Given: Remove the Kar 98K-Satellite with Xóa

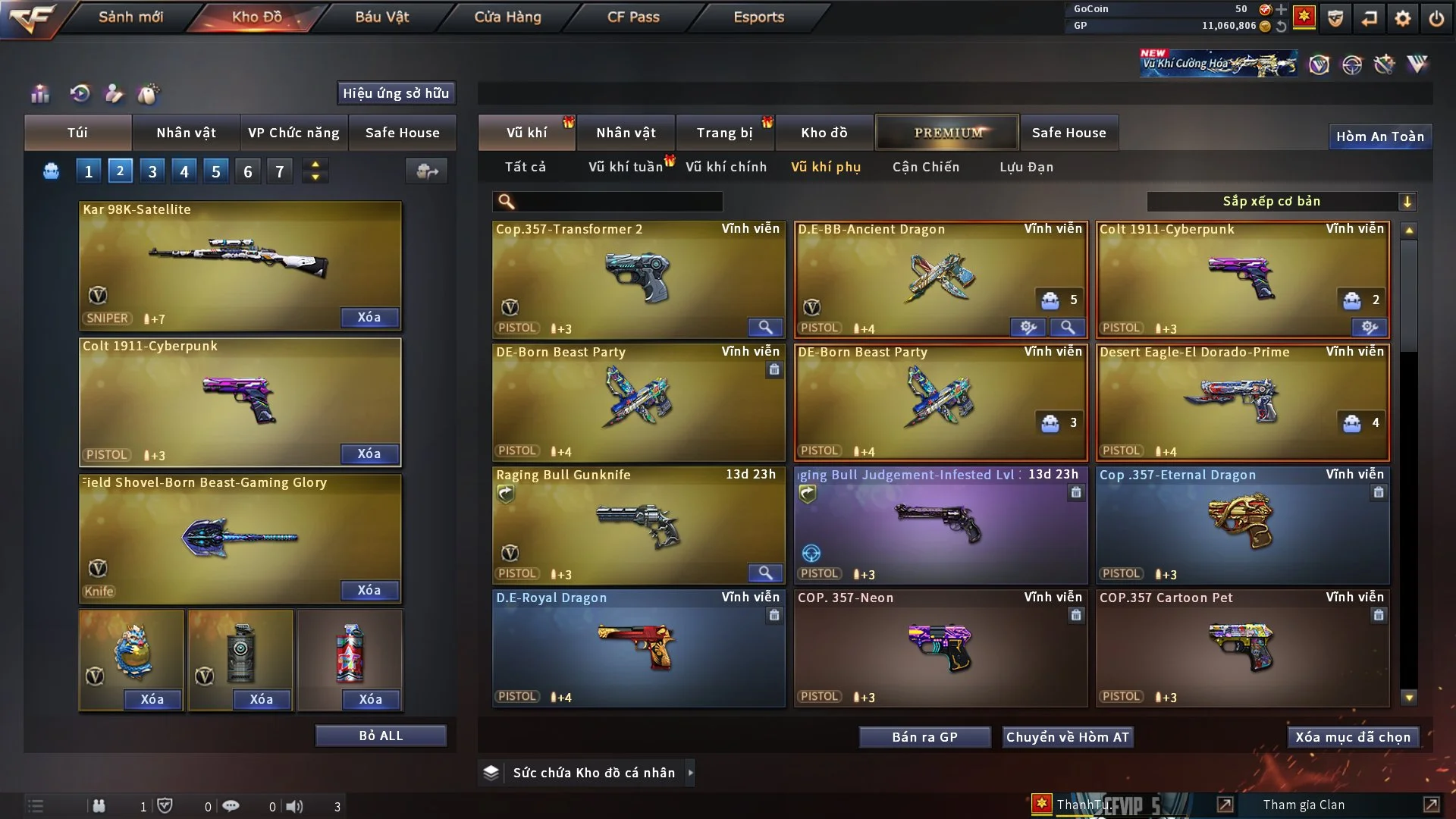Looking at the screenshot, I should [369, 317].
